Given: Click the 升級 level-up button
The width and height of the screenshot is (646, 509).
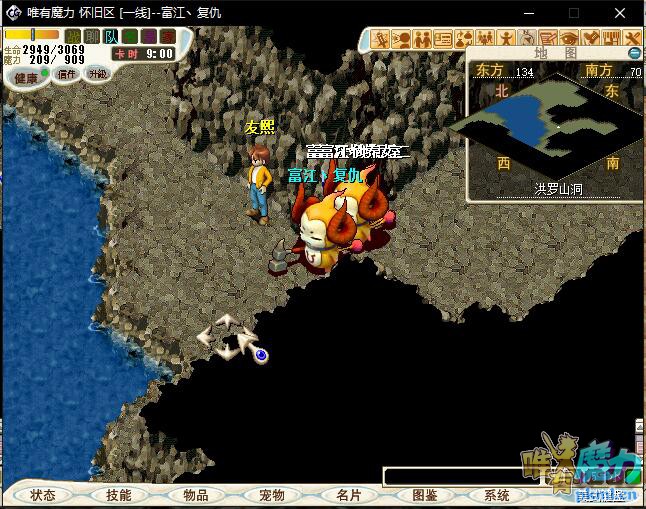Looking at the screenshot, I should coord(97,74).
